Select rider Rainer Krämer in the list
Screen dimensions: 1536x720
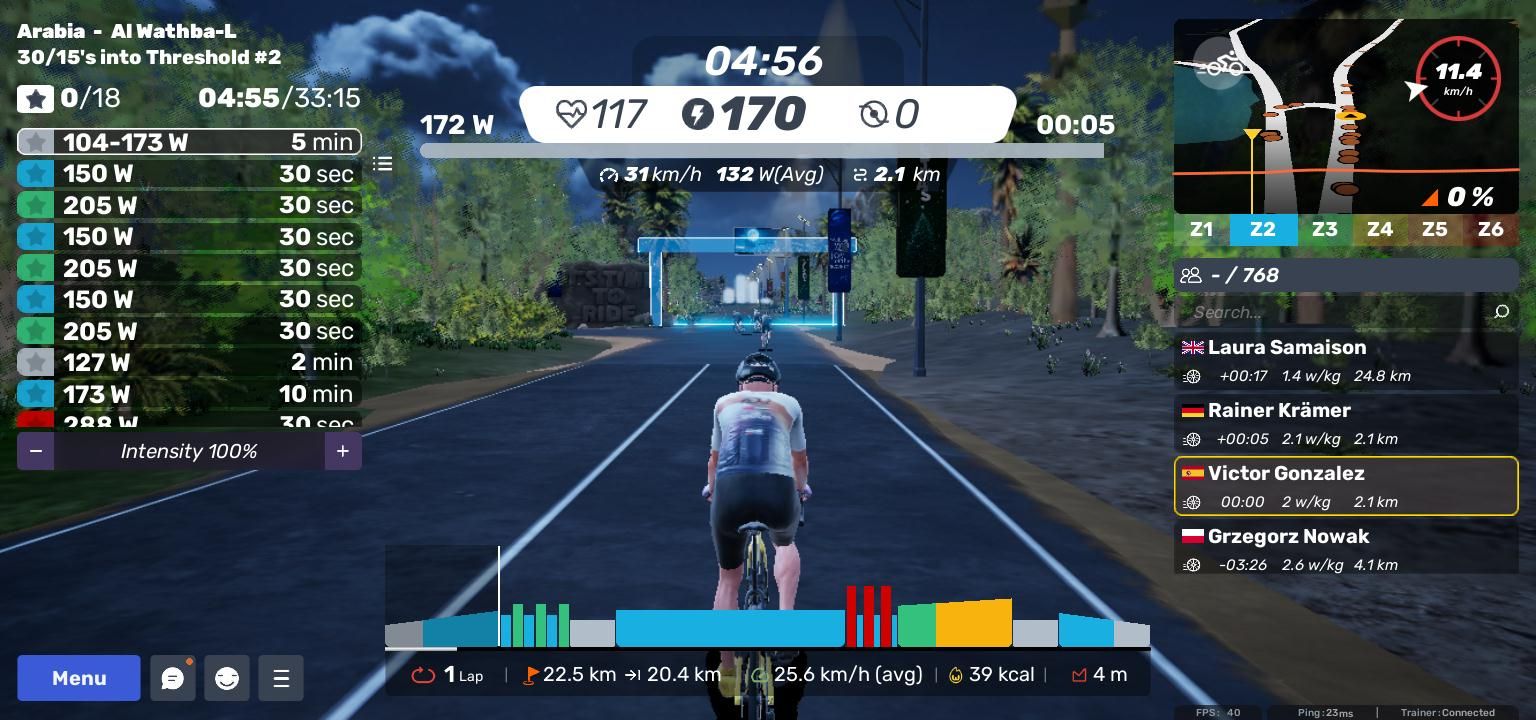1346,424
